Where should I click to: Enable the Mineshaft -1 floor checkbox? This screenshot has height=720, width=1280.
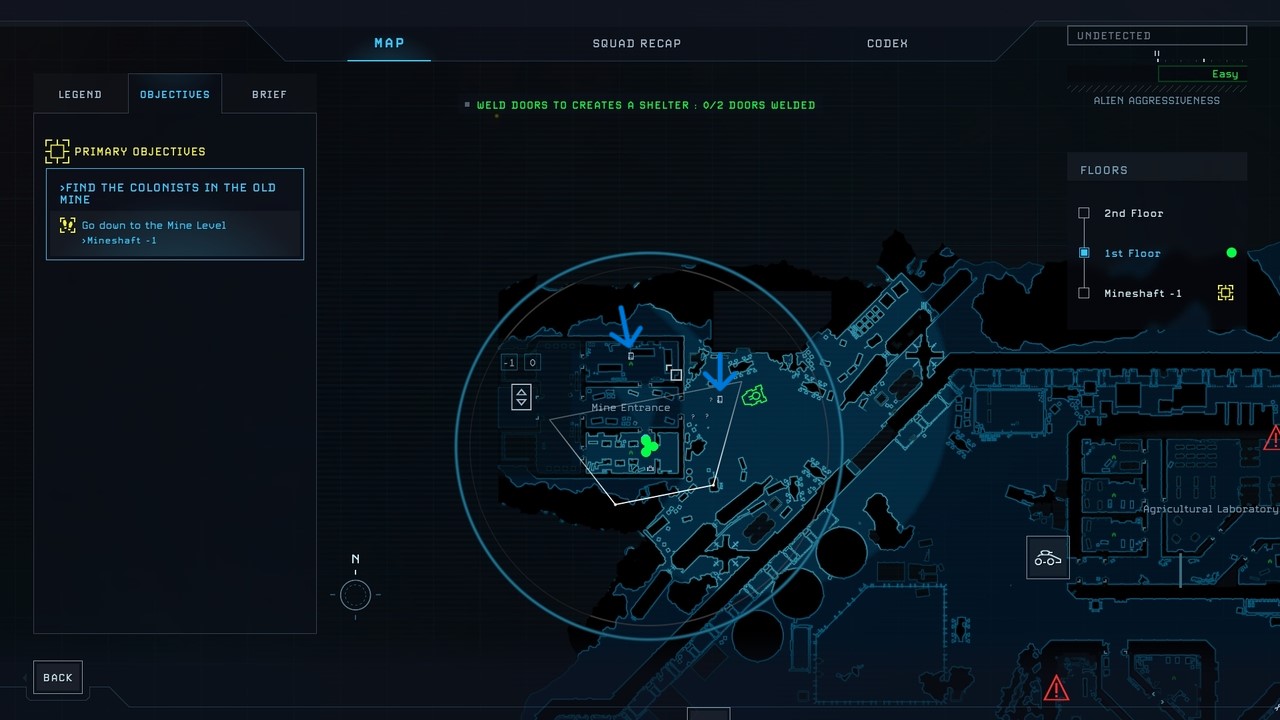[x=1084, y=293]
